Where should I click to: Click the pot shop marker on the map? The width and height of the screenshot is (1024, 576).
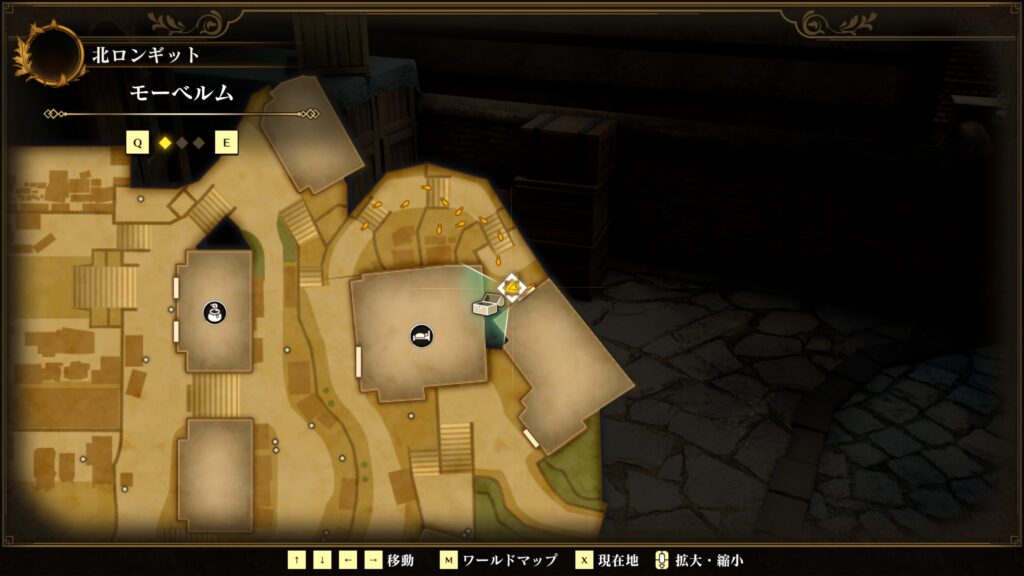[213, 313]
